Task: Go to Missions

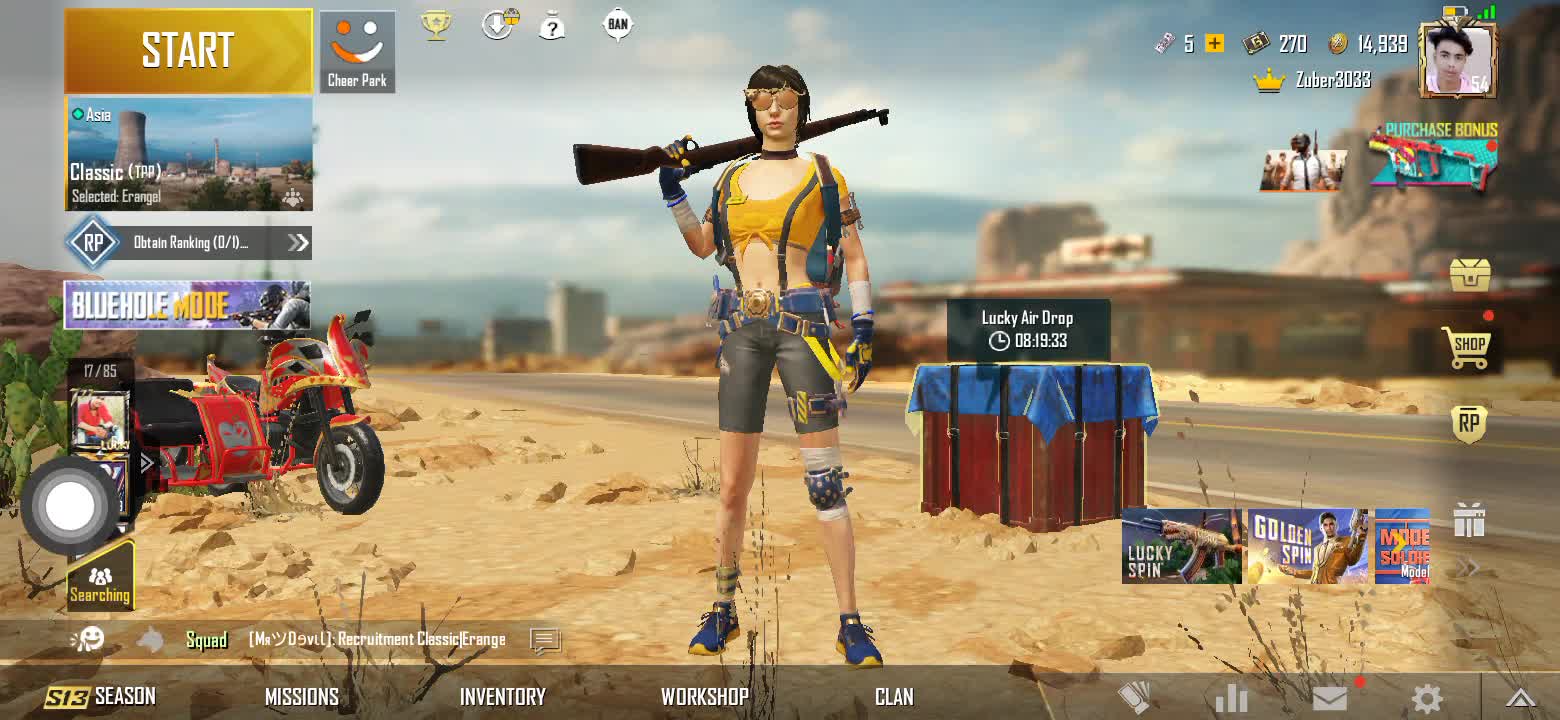Action: pos(301,697)
